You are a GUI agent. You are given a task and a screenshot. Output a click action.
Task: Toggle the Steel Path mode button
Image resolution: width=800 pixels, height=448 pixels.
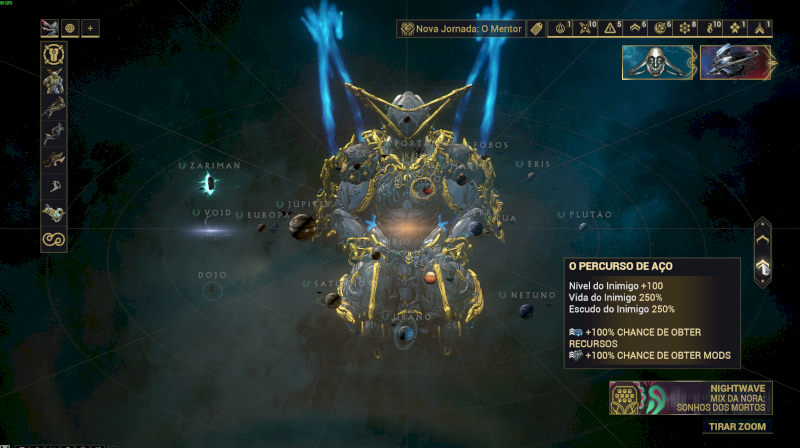pyautogui.click(x=763, y=267)
